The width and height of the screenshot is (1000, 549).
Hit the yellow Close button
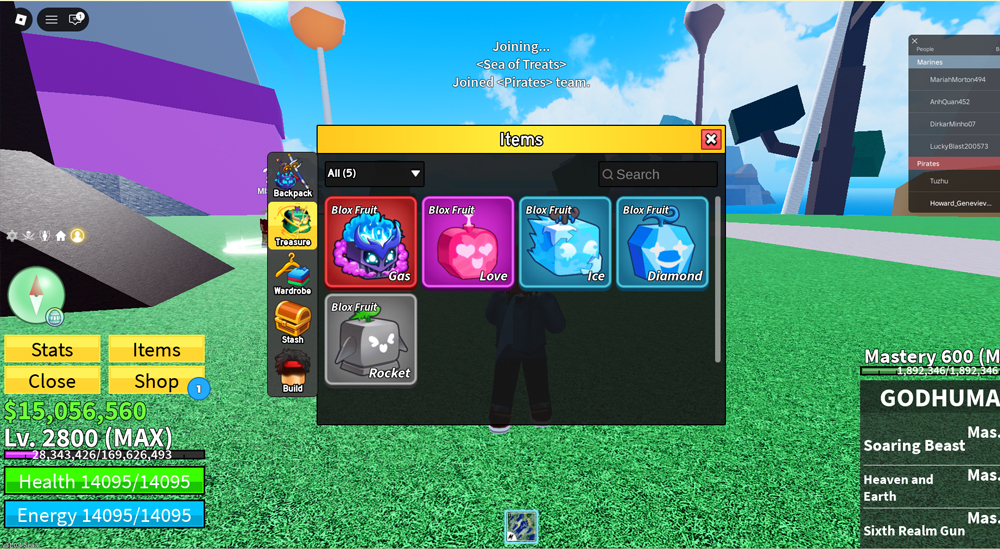coord(52,381)
